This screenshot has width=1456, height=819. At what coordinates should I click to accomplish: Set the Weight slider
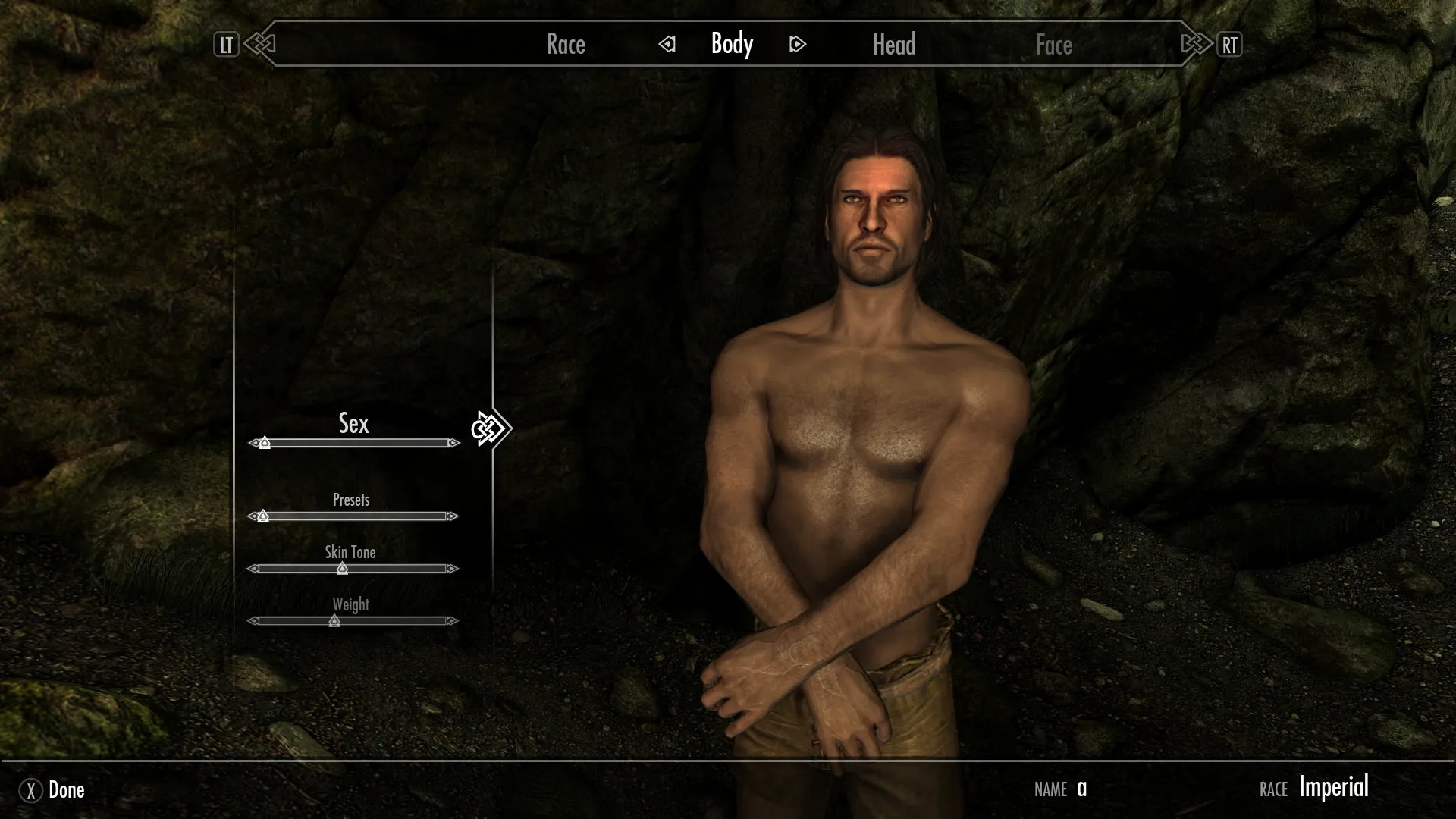coord(353,621)
